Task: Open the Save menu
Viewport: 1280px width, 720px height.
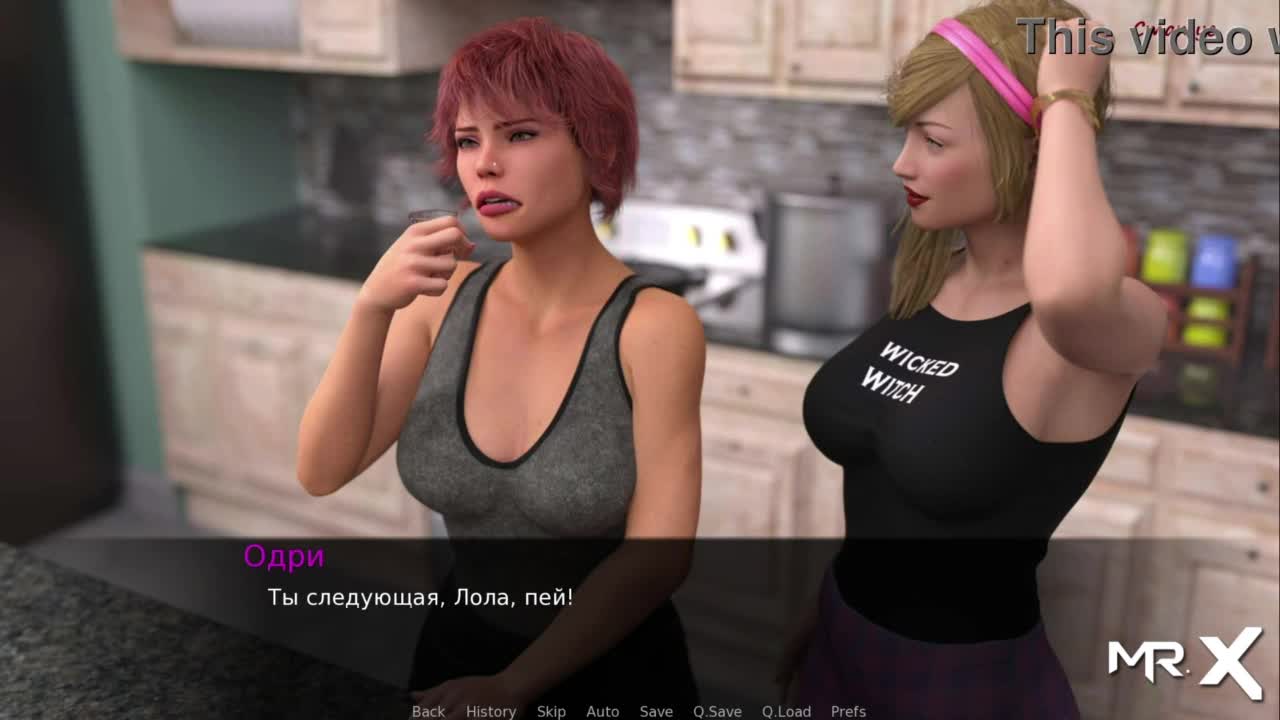Action: pos(656,711)
